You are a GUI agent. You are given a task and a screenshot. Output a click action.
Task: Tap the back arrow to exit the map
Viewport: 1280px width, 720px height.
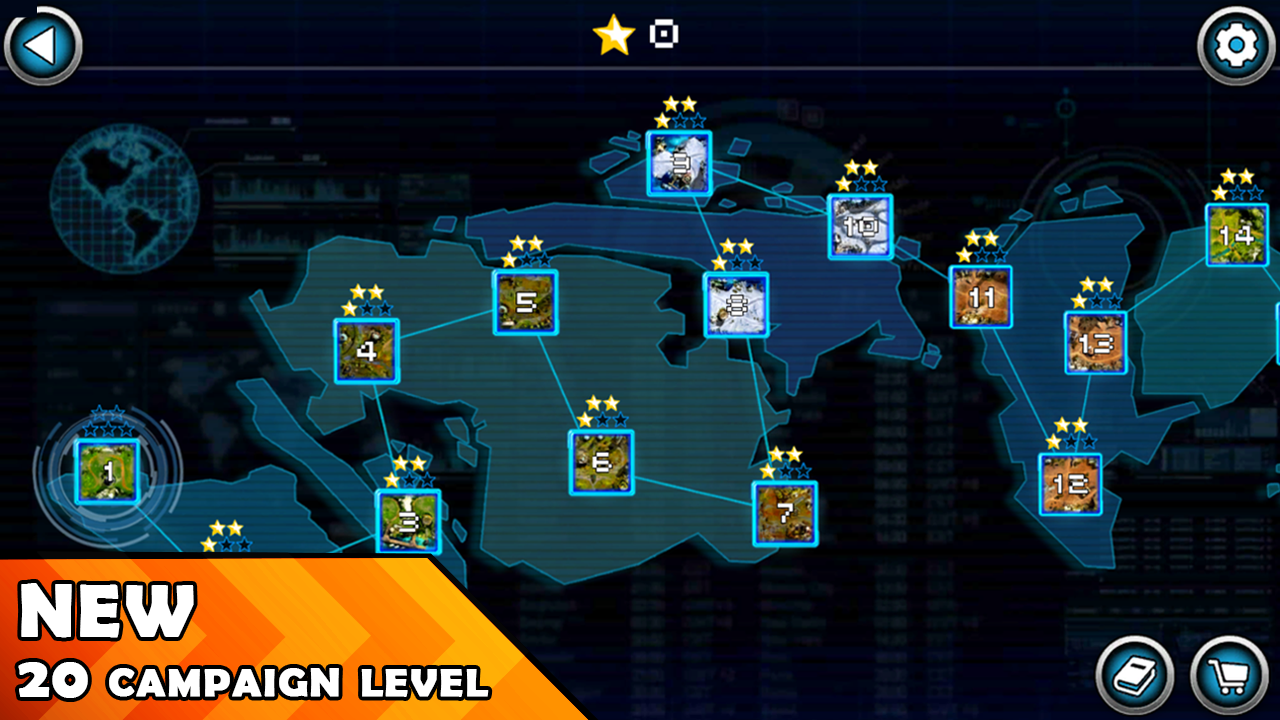[42, 44]
